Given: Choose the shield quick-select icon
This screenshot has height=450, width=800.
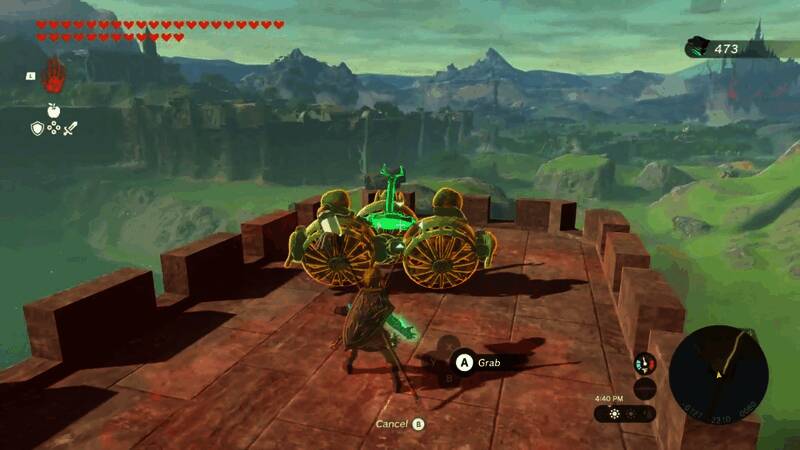Looking at the screenshot, I should pos(37,128).
